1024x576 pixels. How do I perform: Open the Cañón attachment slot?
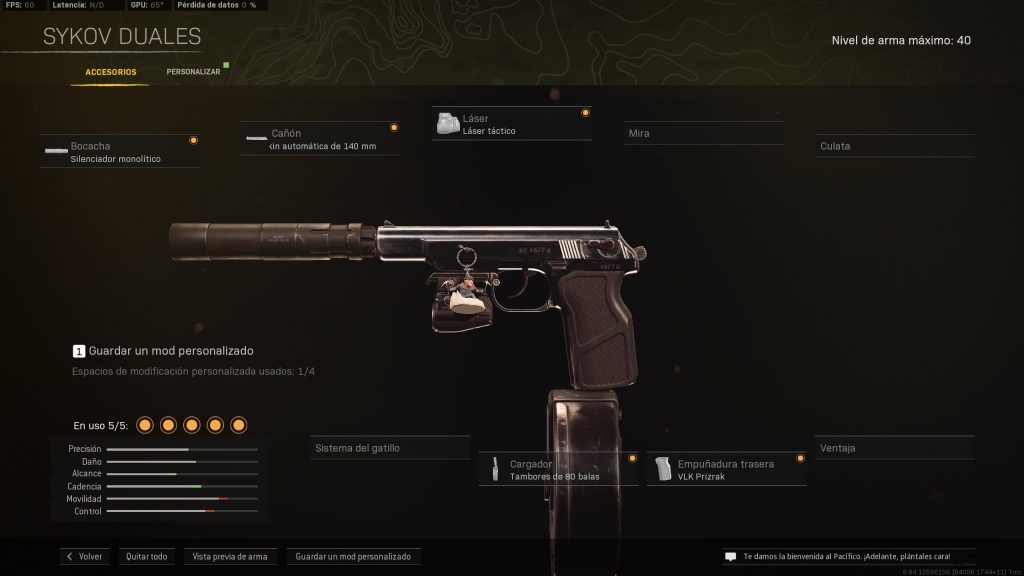[320, 139]
